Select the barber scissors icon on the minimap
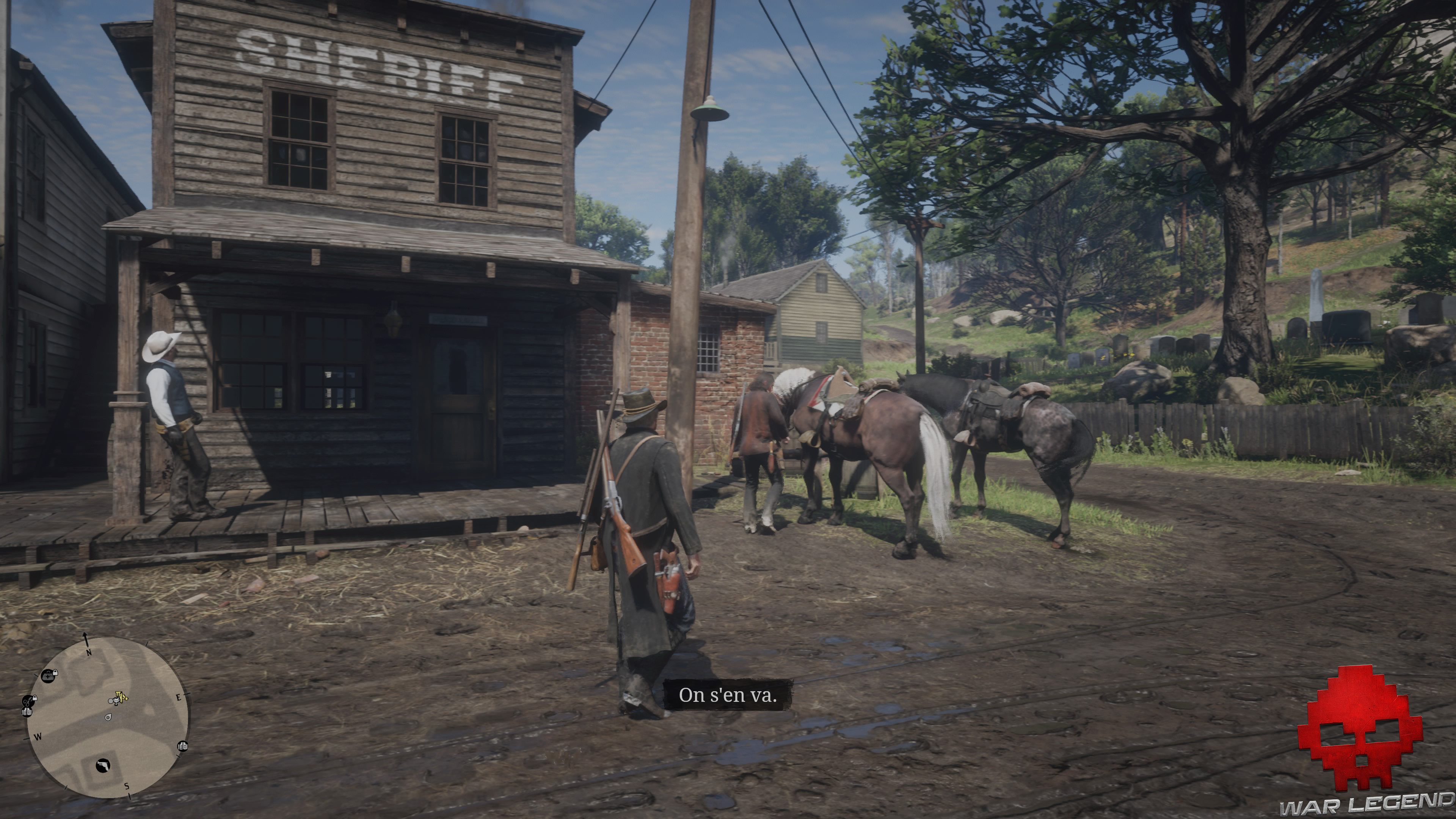Image resolution: width=1456 pixels, height=819 pixels. (x=28, y=701)
